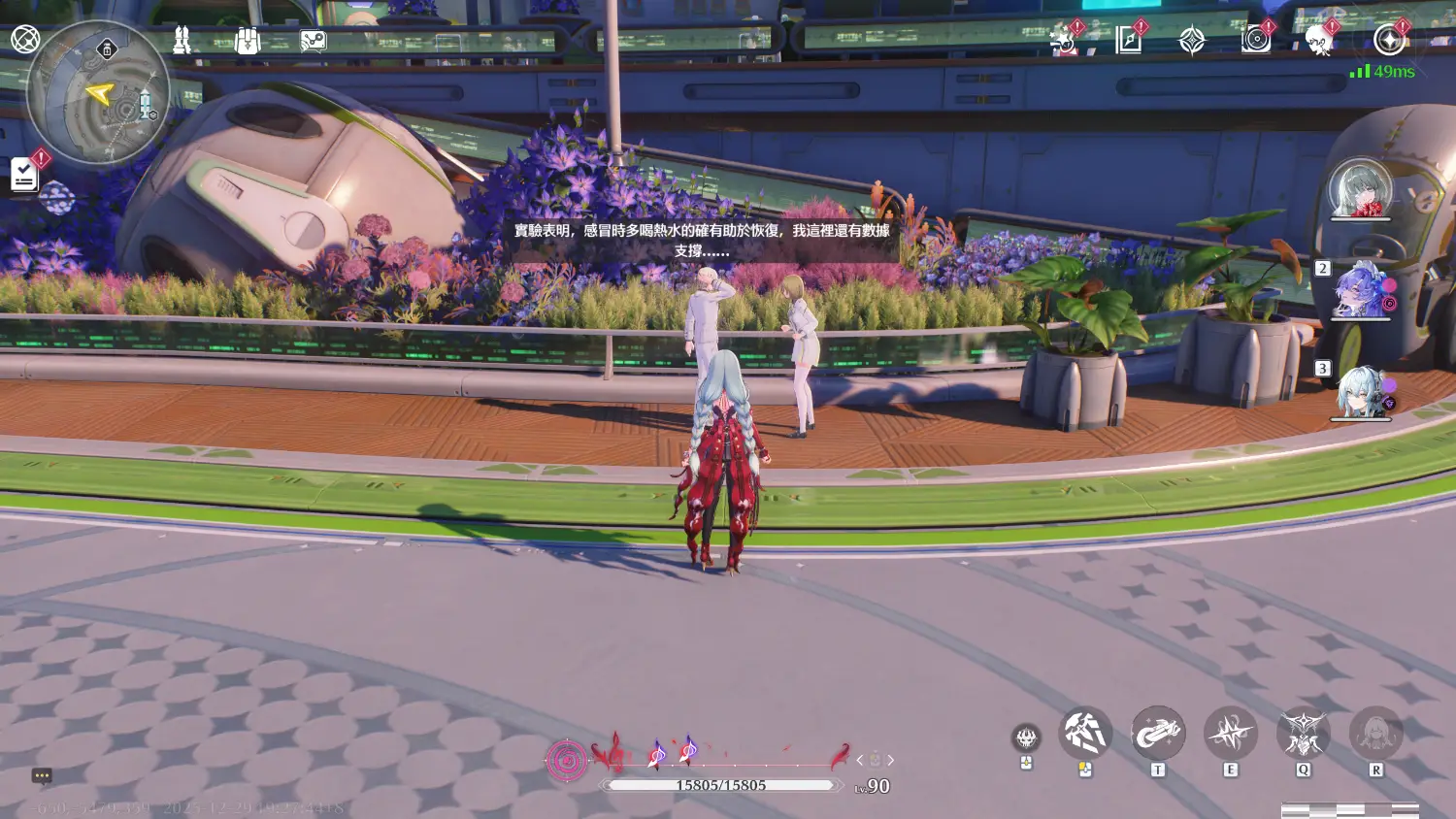Open the four-point star convene icon
The height and width of the screenshot is (819, 1456).
(x=1192, y=41)
